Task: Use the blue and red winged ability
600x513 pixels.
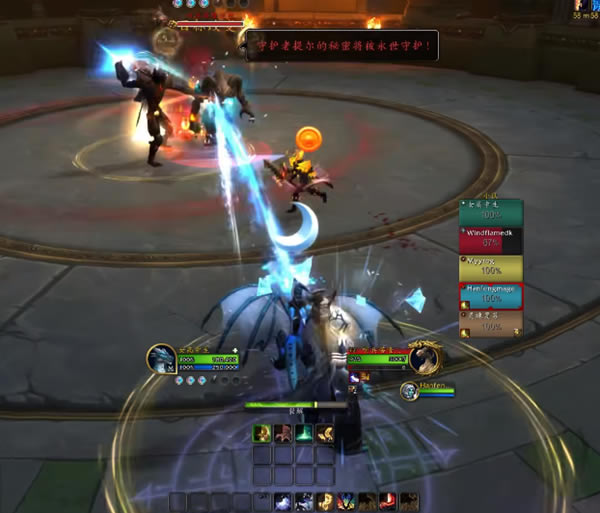Action: 347,500
